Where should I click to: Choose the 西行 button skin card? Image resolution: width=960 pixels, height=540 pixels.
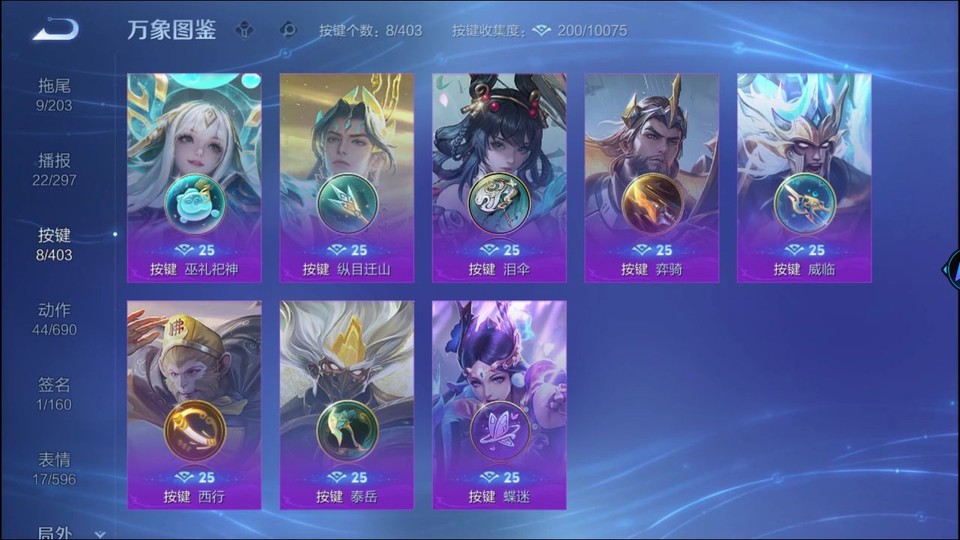pyautogui.click(x=194, y=405)
